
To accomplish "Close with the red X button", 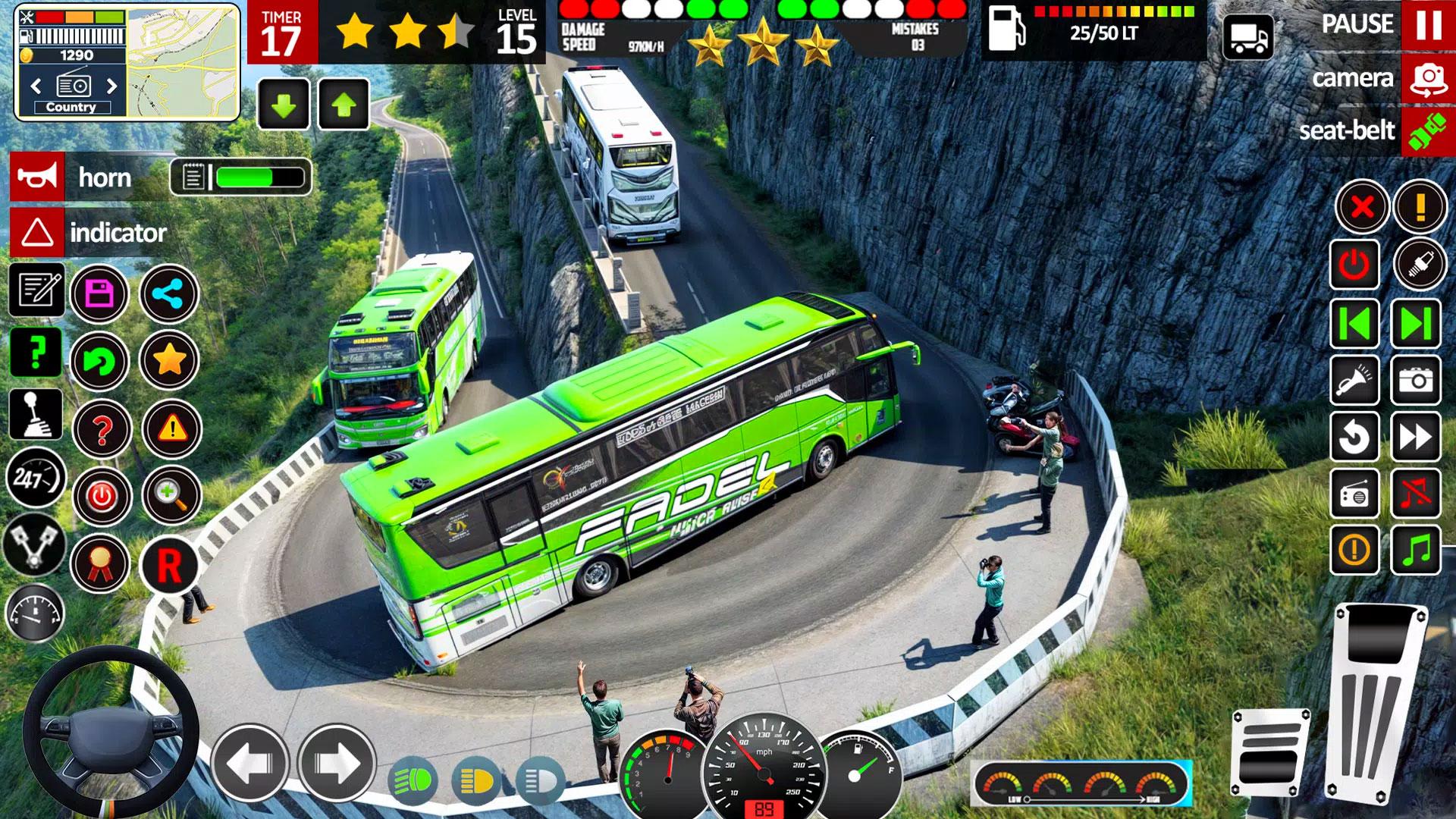I will (1362, 206).
